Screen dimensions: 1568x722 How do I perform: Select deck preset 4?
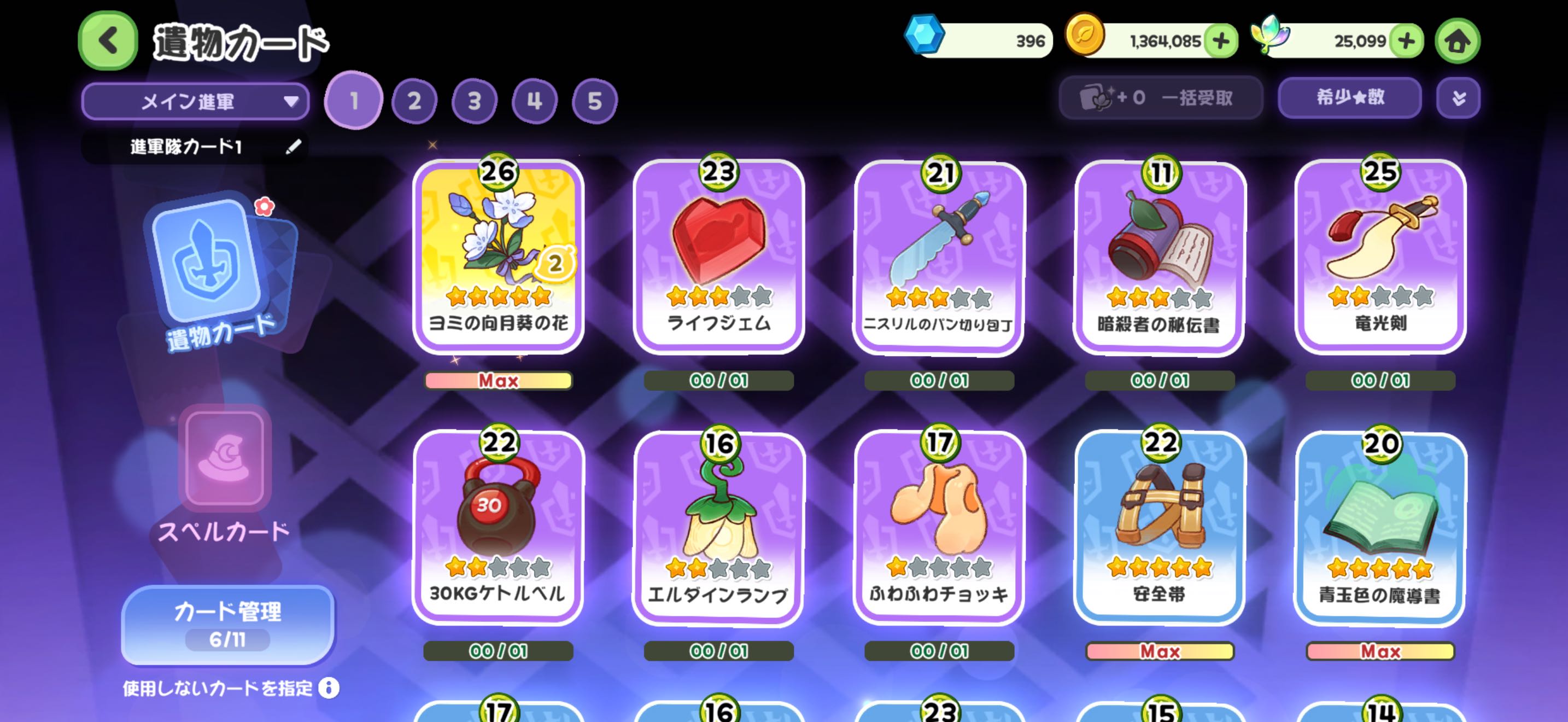[535, 101]
